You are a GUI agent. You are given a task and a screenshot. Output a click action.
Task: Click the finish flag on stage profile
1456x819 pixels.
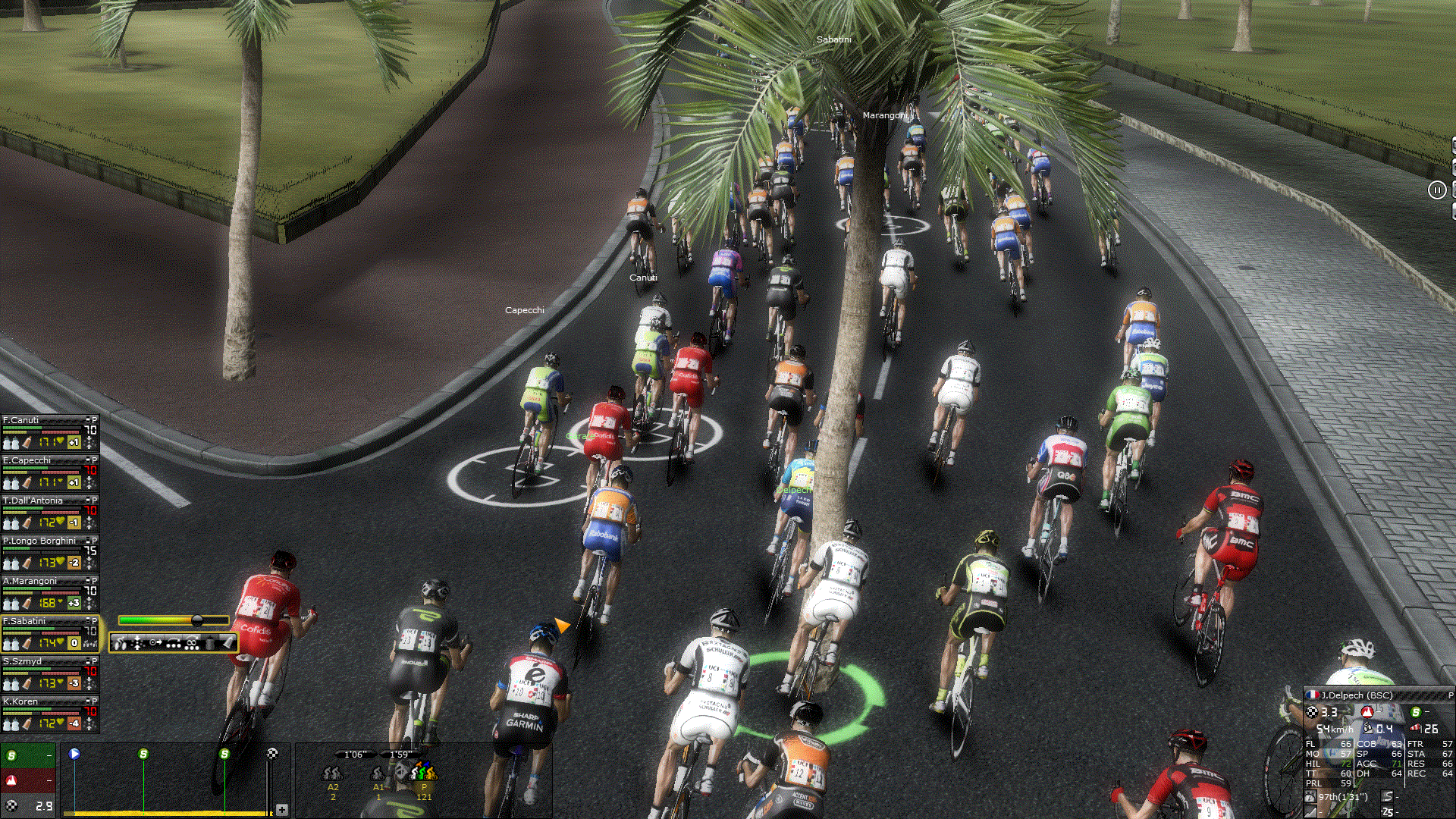click(x=272, y=753)
